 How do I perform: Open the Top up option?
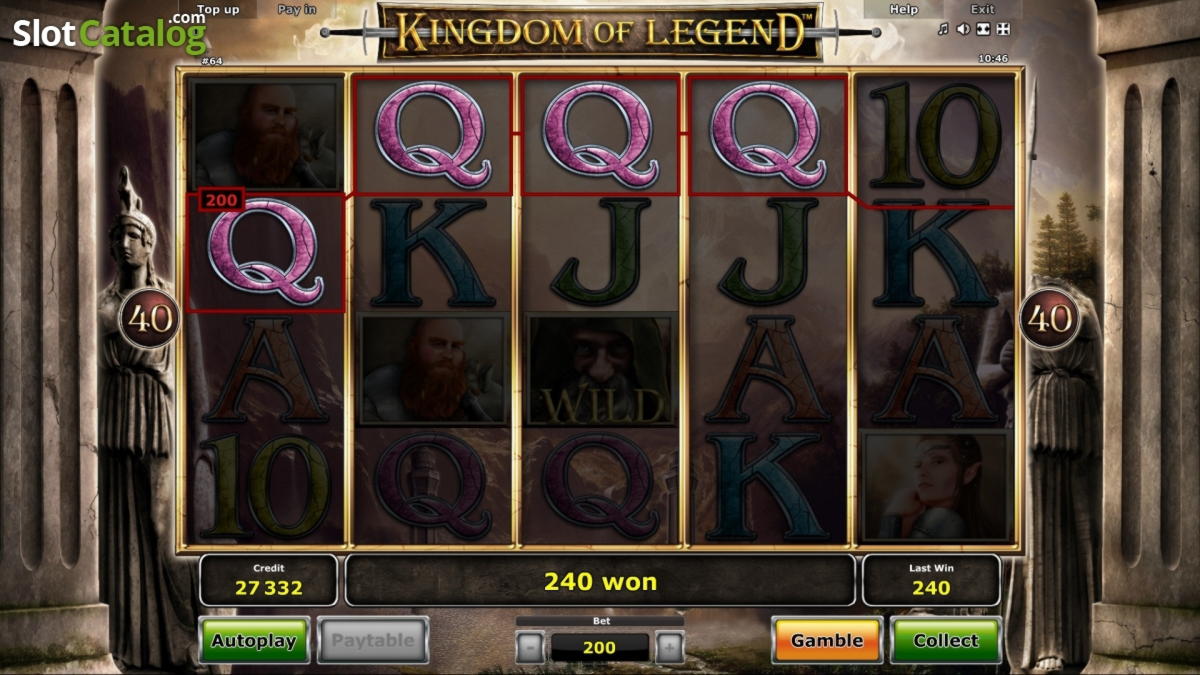click(x=218, y=10)
